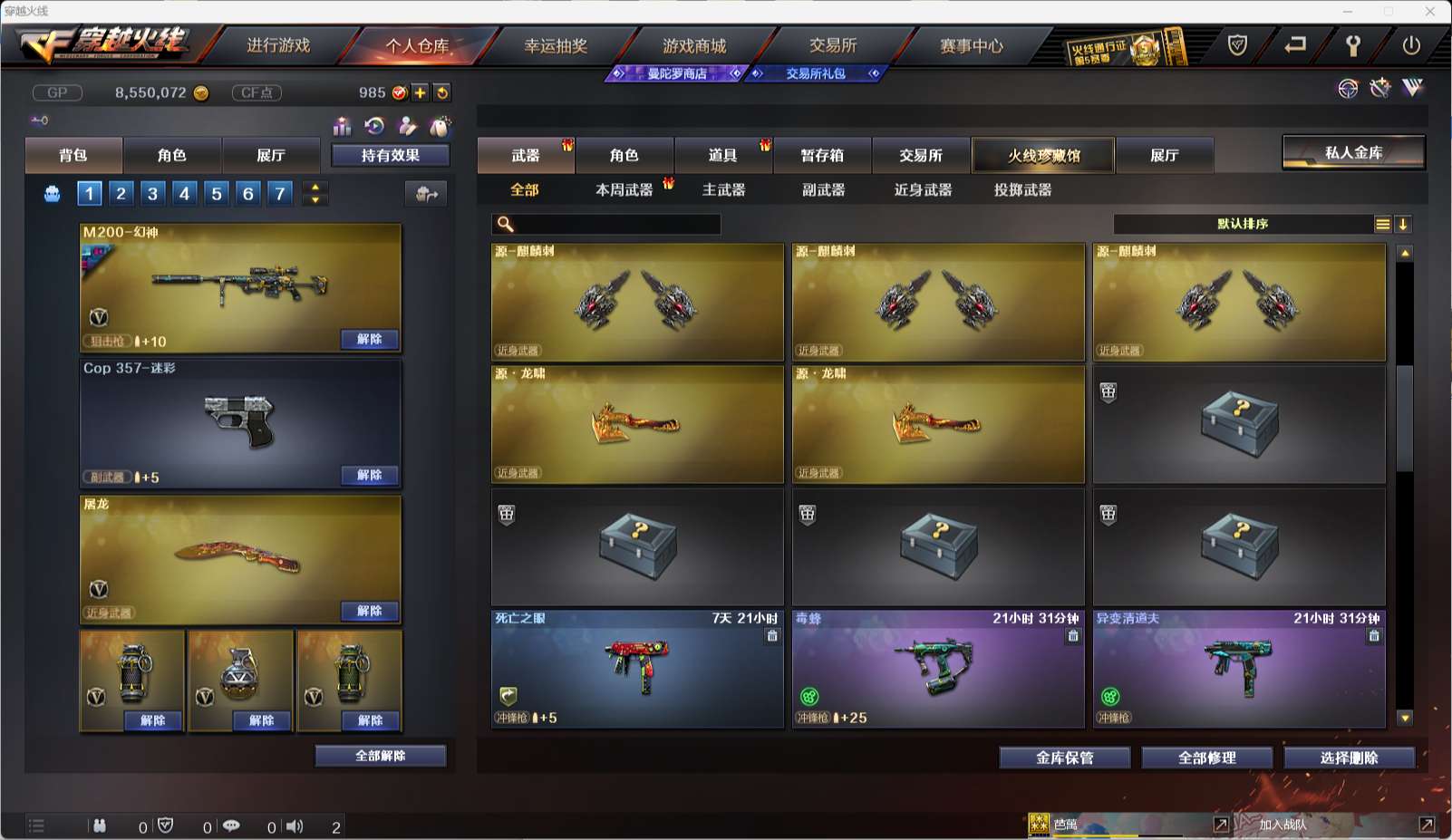Mute game sound via the speaker icon
Viewport: 1452px width, 840px height.
(295, 826)
